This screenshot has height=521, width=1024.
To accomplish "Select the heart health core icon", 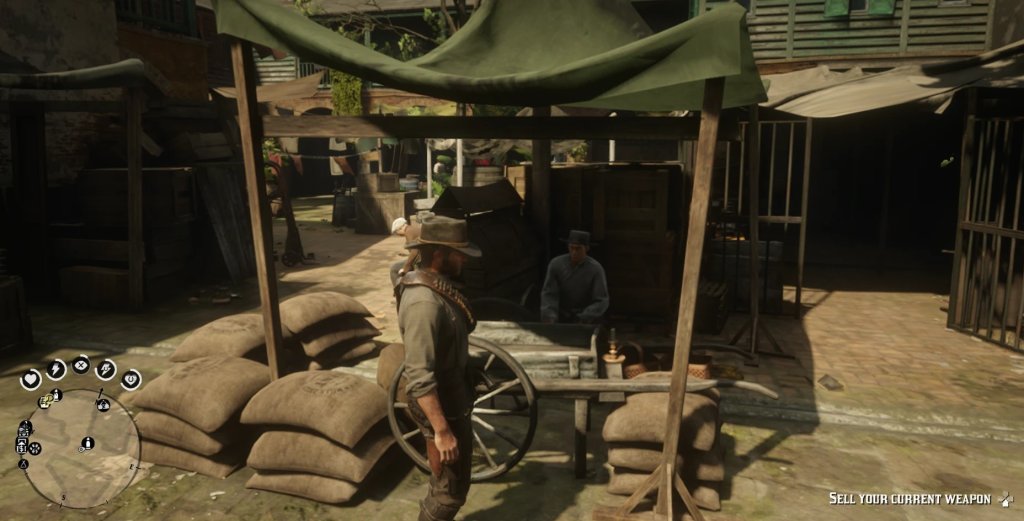I will tap(31, 379).
